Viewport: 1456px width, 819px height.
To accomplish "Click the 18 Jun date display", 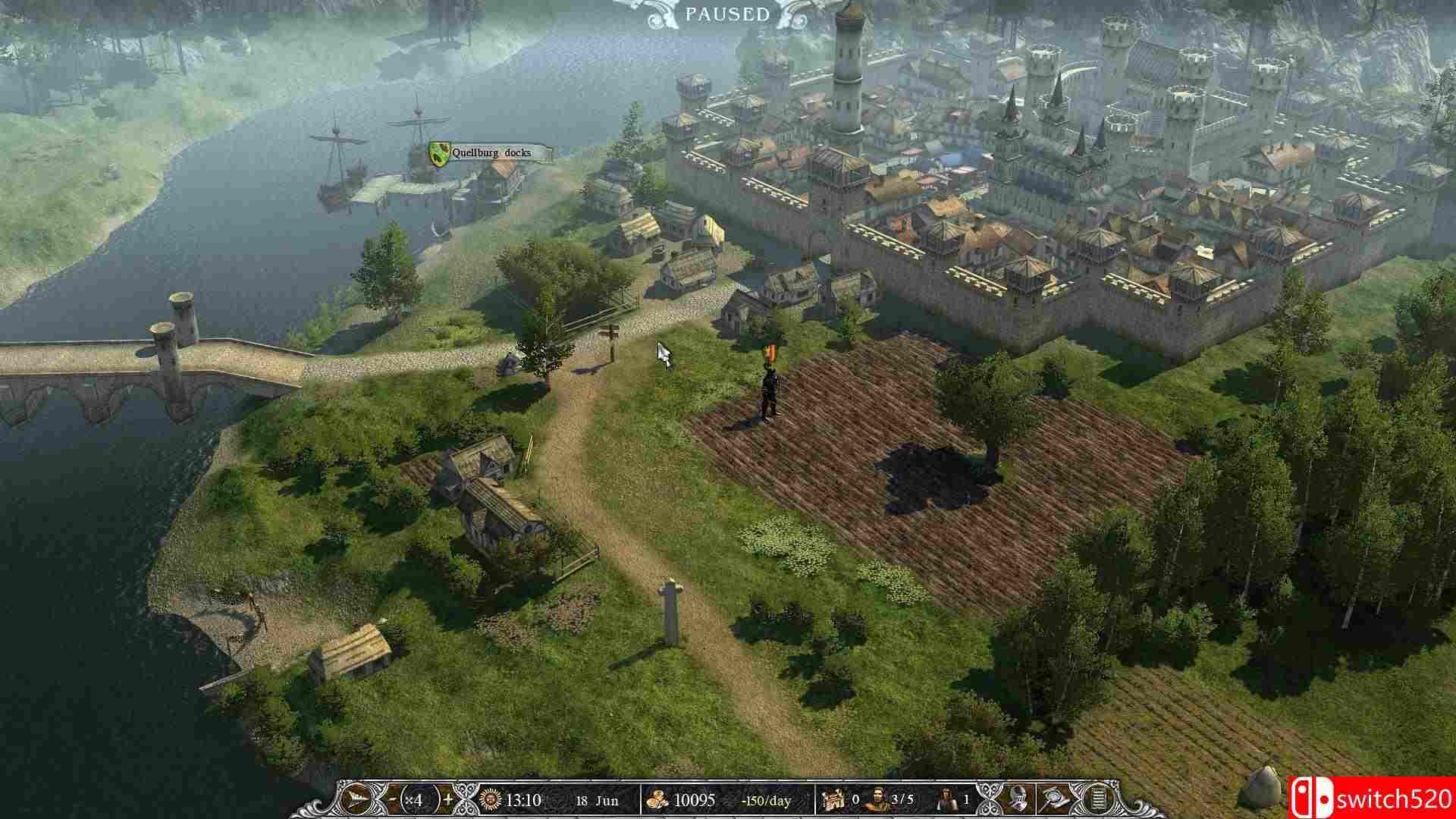I will pyautogui.click(x=596, y=799).
